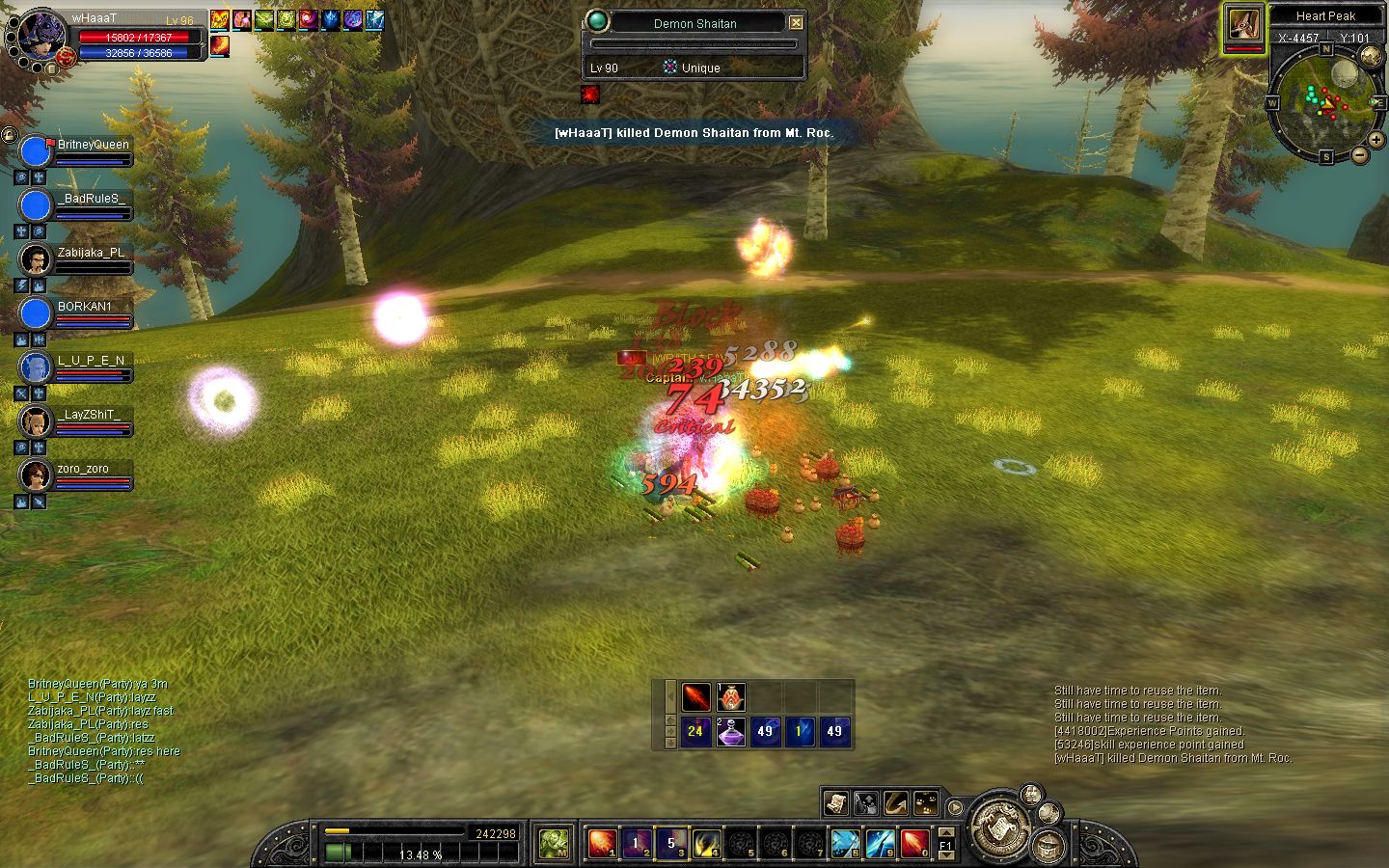Zoom in the minimap with plus button
The width and height of the screenshot is (1389, 868).
(1376, 140)
